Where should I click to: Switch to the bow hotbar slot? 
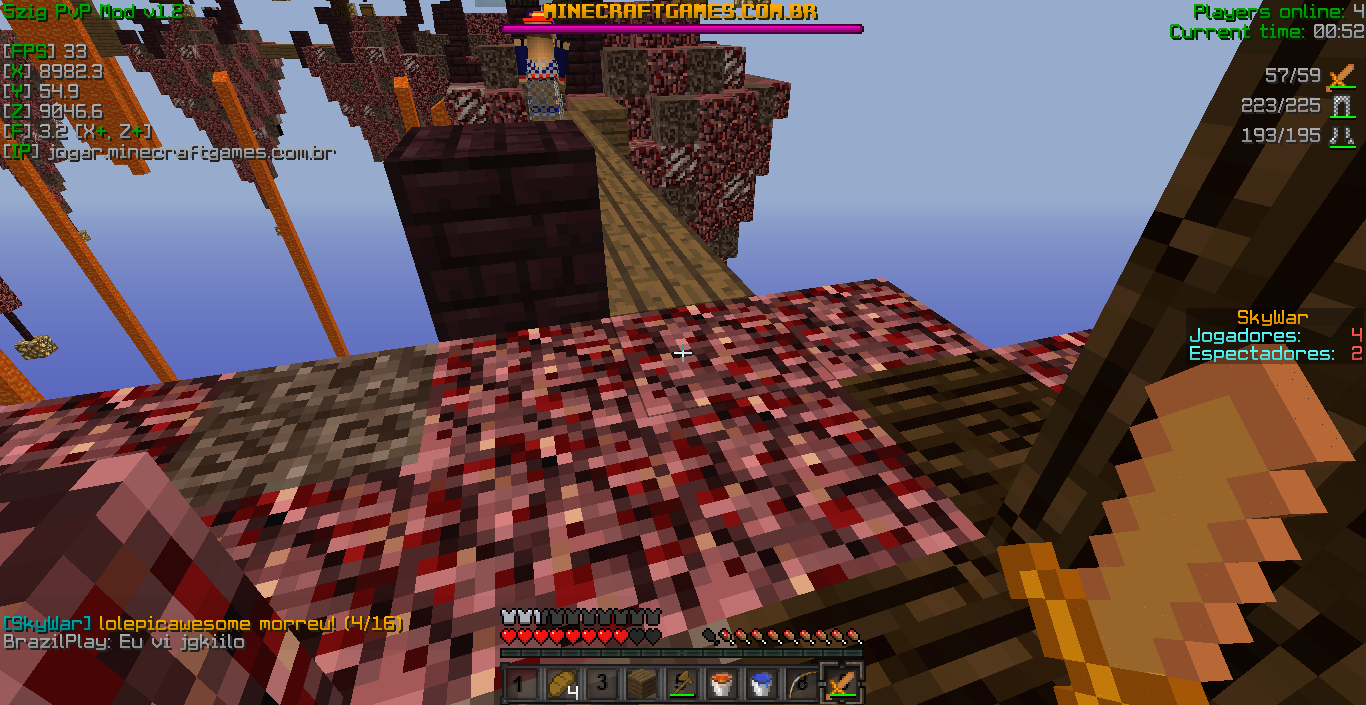[x=800, y=685]
